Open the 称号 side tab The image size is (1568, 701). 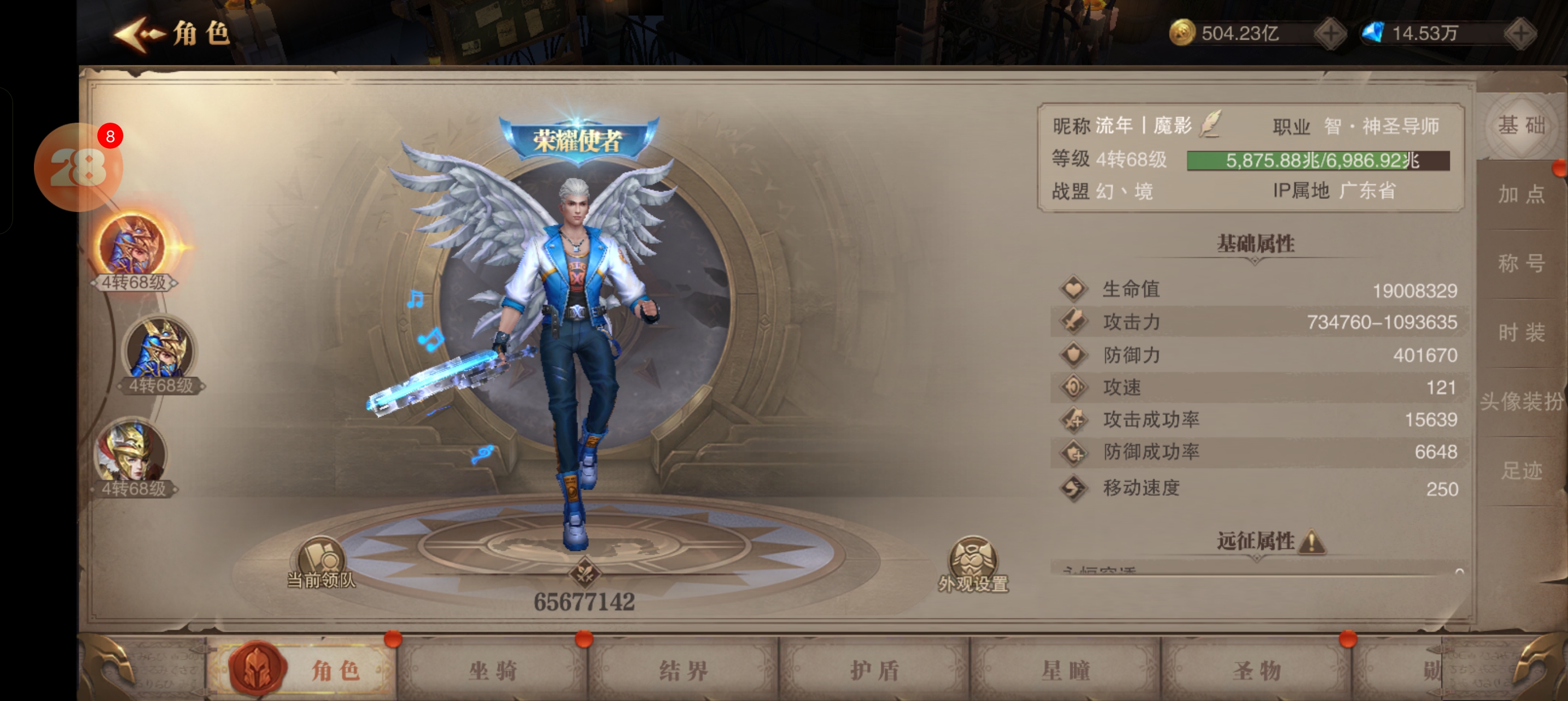(1520, 263)
